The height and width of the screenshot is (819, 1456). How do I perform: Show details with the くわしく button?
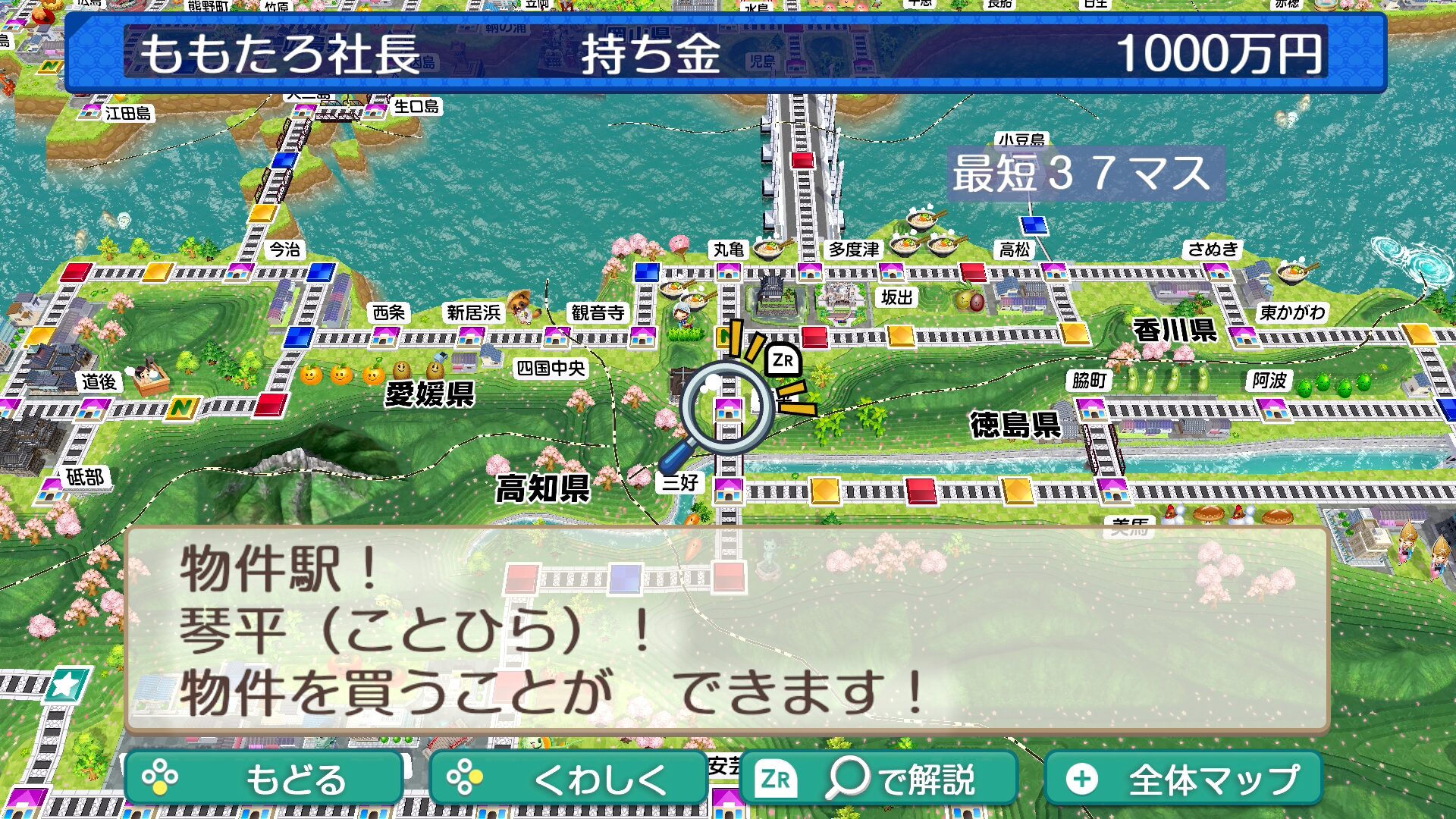567,779
